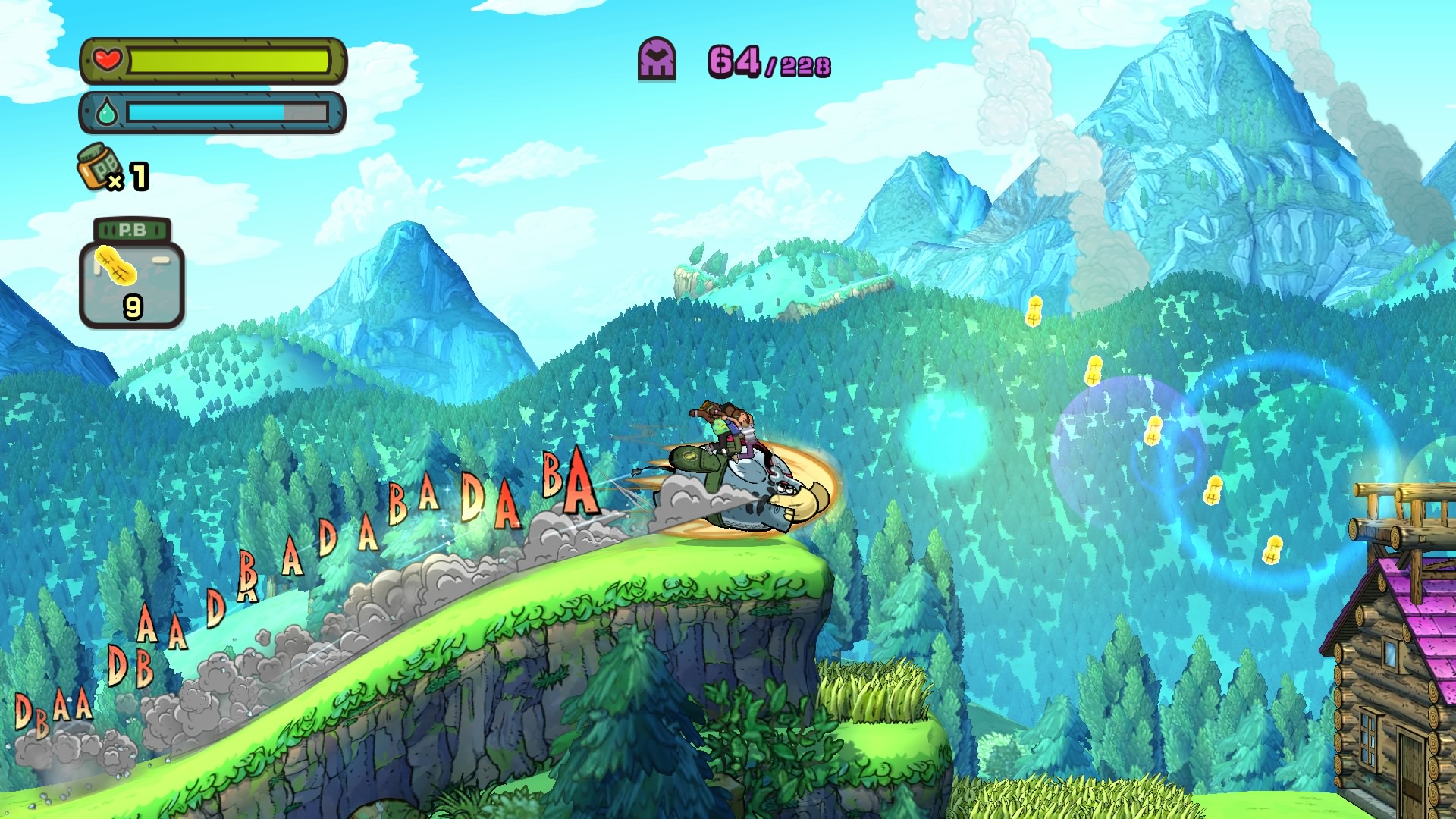Click the peanut butter jar lives icon
The height and width of the screenshot is (819, 1456).
(x=99, y=166)
